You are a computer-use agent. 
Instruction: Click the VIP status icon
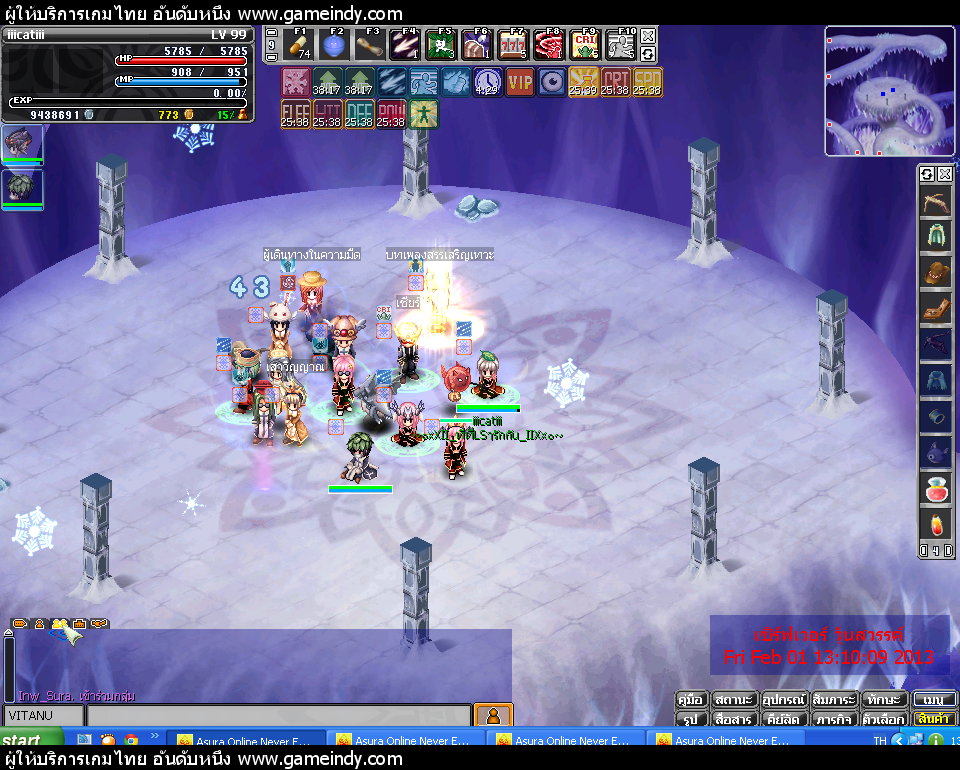520,82
